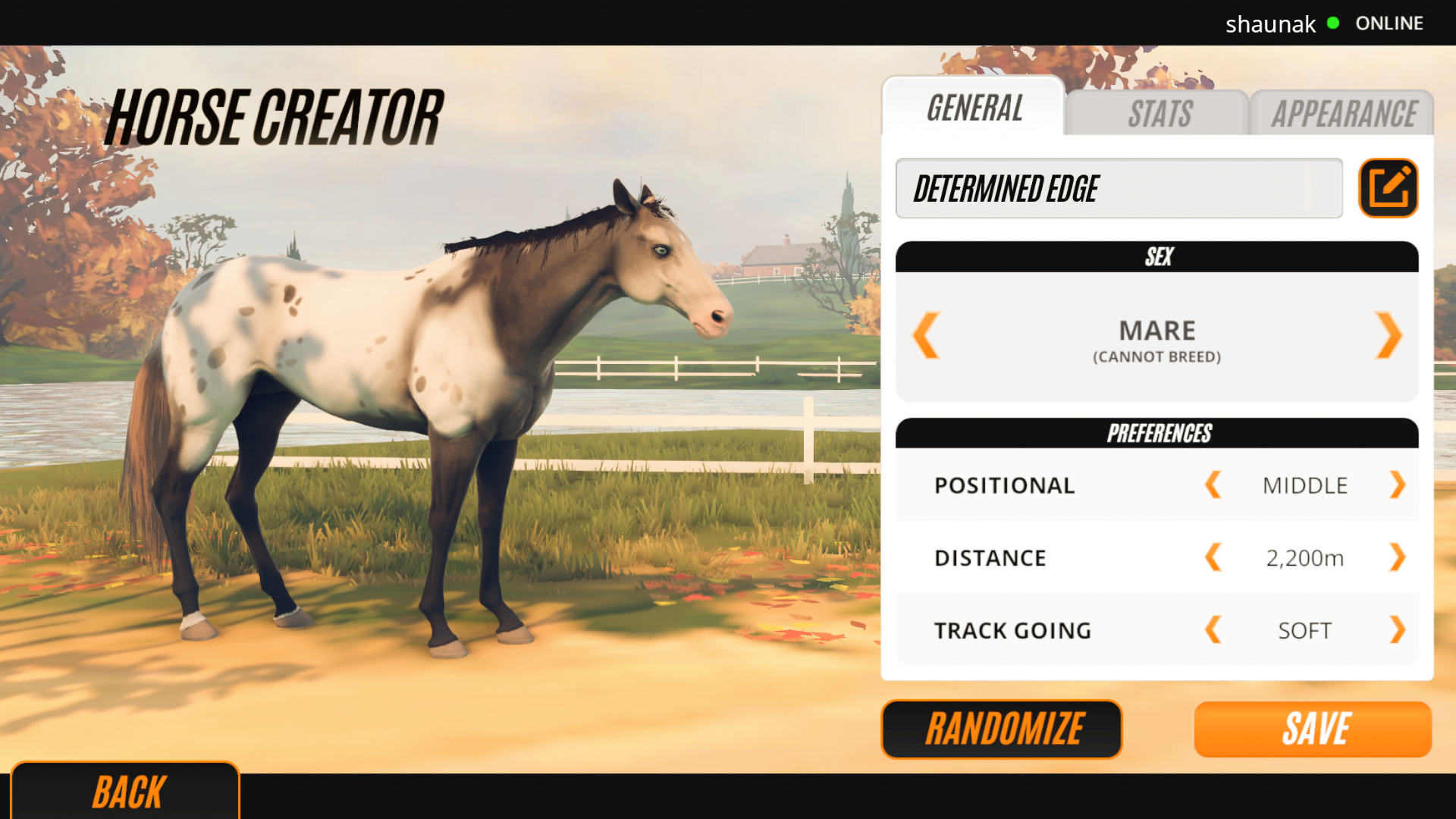
Task: Select the General tab
Action: (974, 109)
